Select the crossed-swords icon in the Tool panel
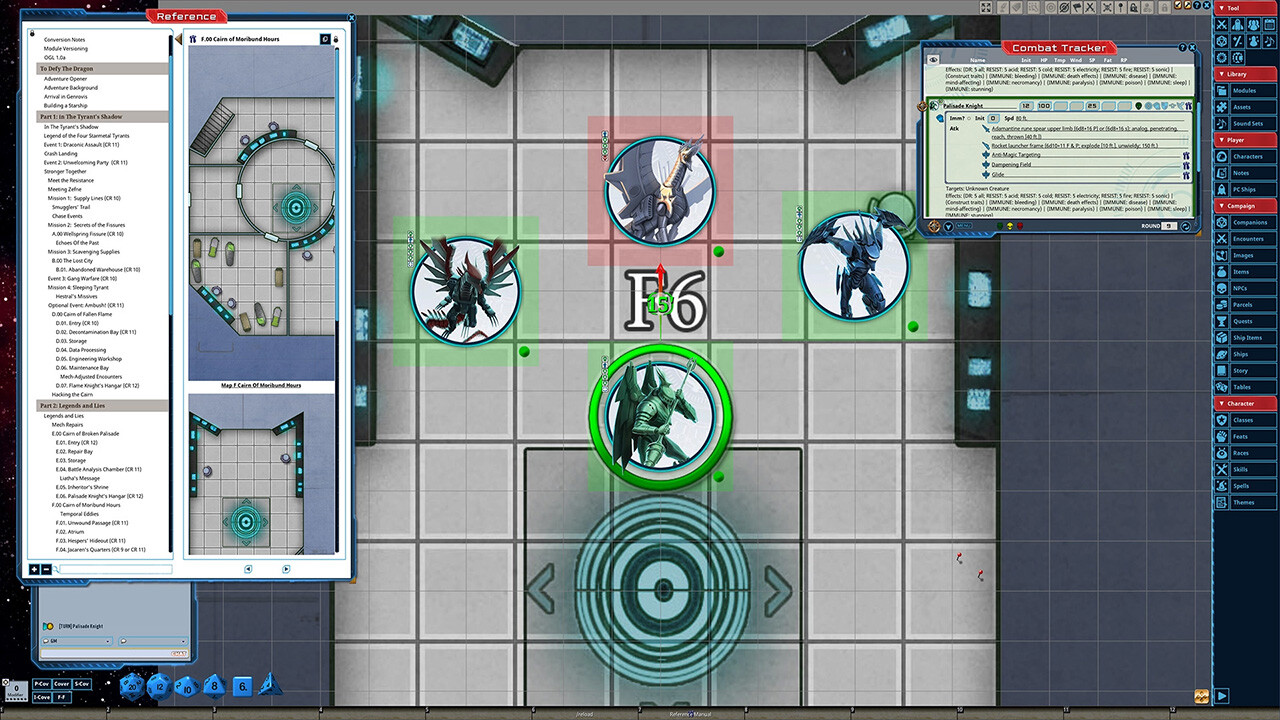The height and width of the screenshot is (720, 1280). [1223, 24]
